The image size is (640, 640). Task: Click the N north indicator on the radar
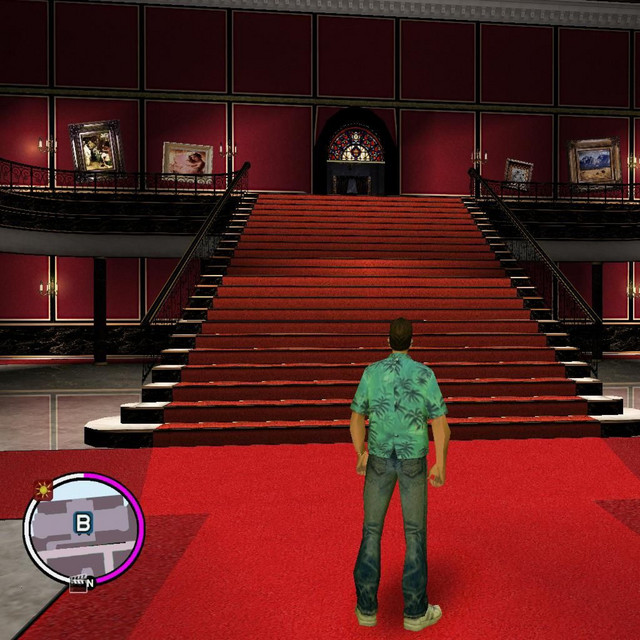click(90, 582)
